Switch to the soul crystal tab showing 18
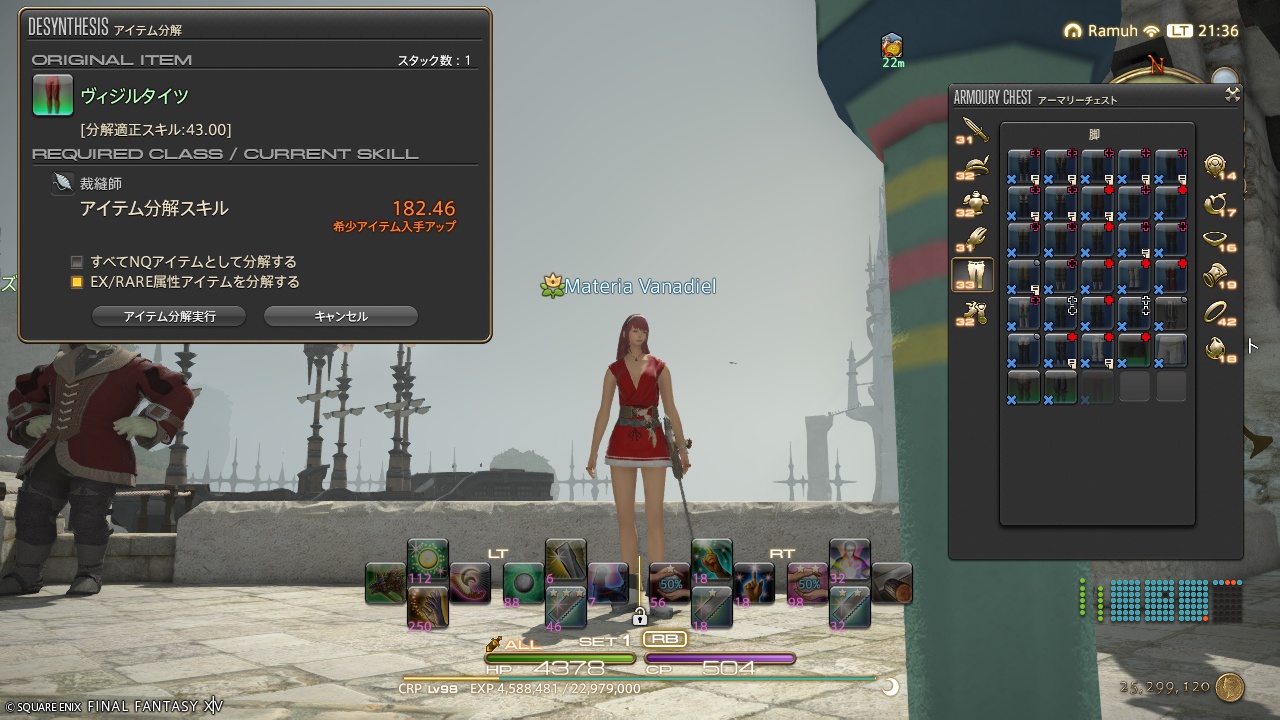1280x720 pixels. (1217, 348)
